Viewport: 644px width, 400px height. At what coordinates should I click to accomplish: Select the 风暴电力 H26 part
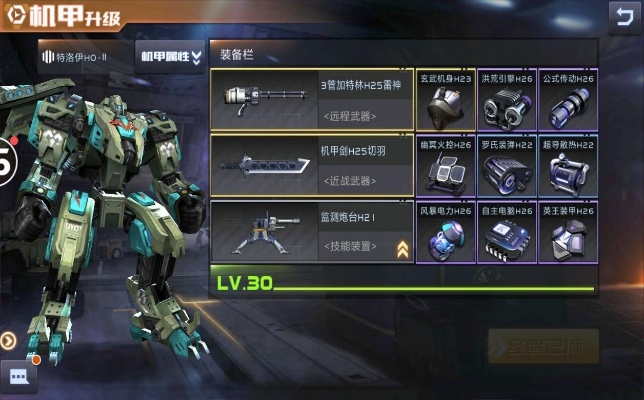445,231
